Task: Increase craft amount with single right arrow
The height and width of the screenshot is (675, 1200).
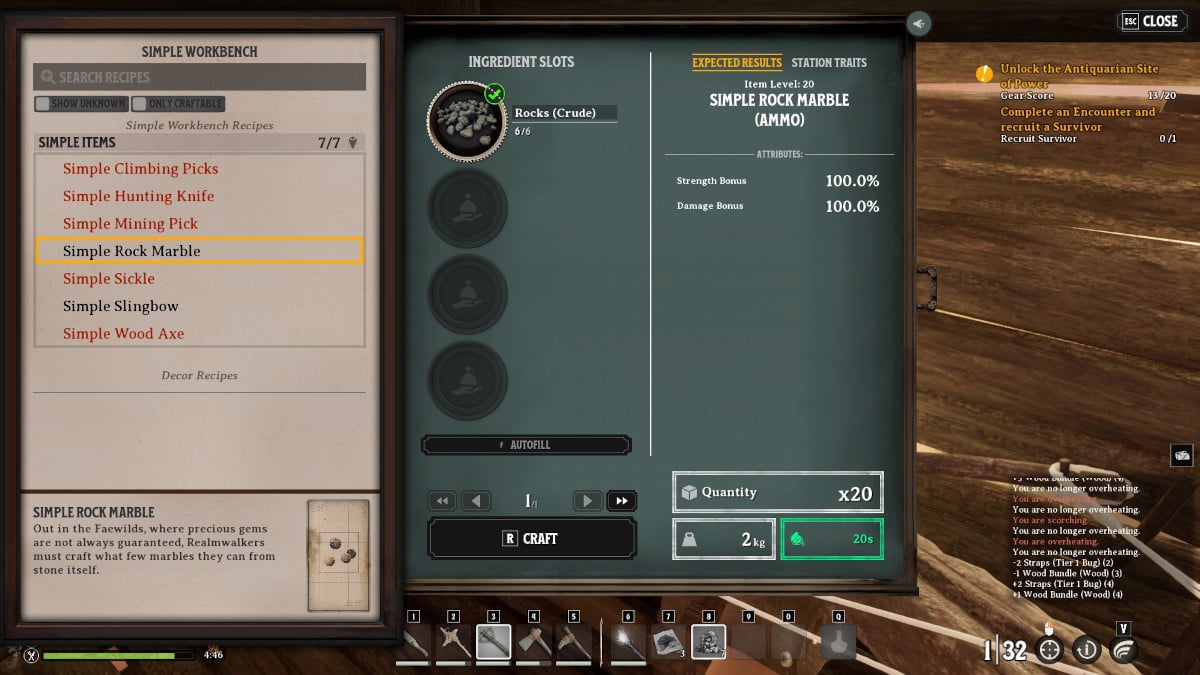Action: point(588,501)
